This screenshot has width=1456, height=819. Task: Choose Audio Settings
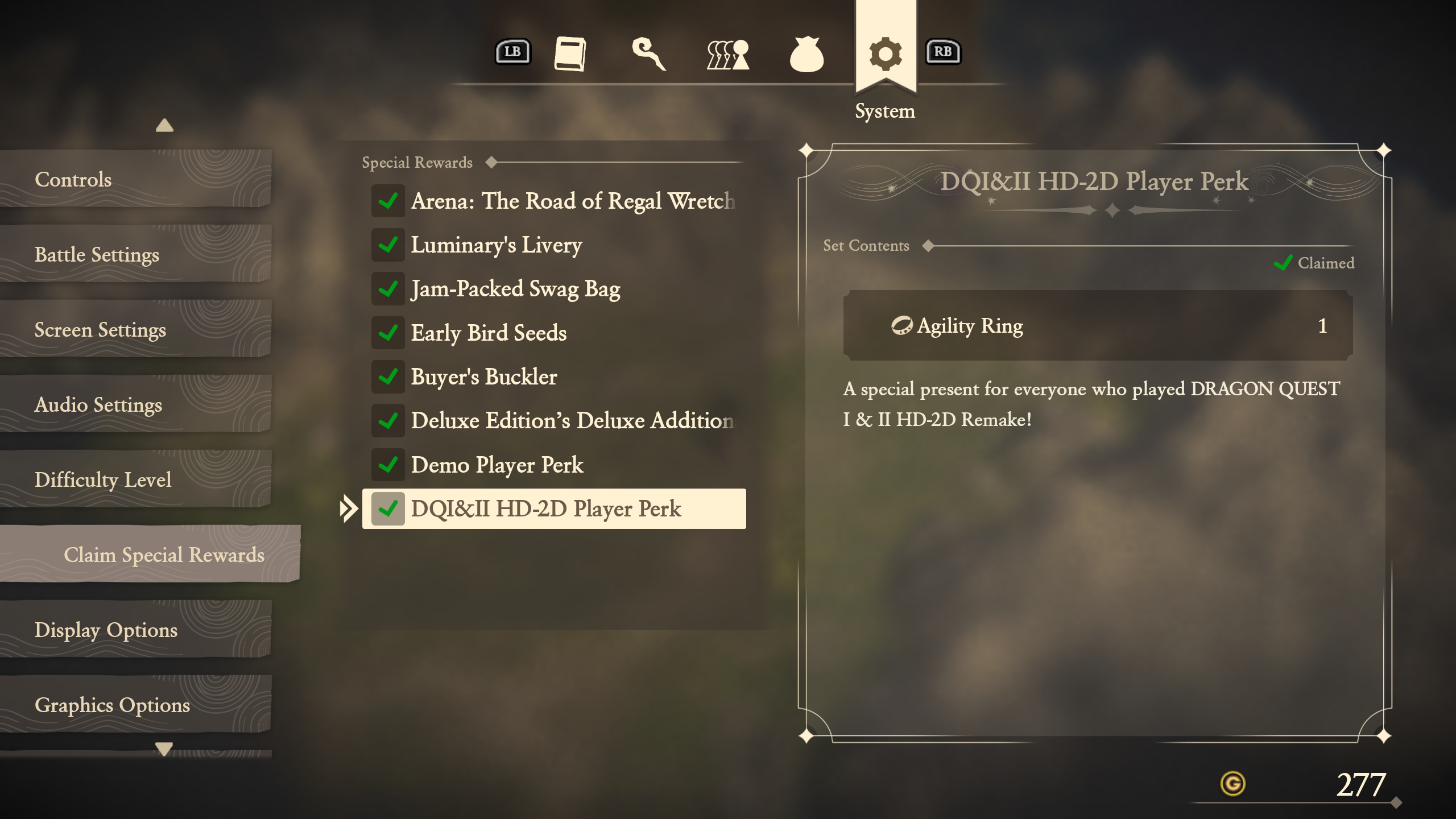(134, 405)
